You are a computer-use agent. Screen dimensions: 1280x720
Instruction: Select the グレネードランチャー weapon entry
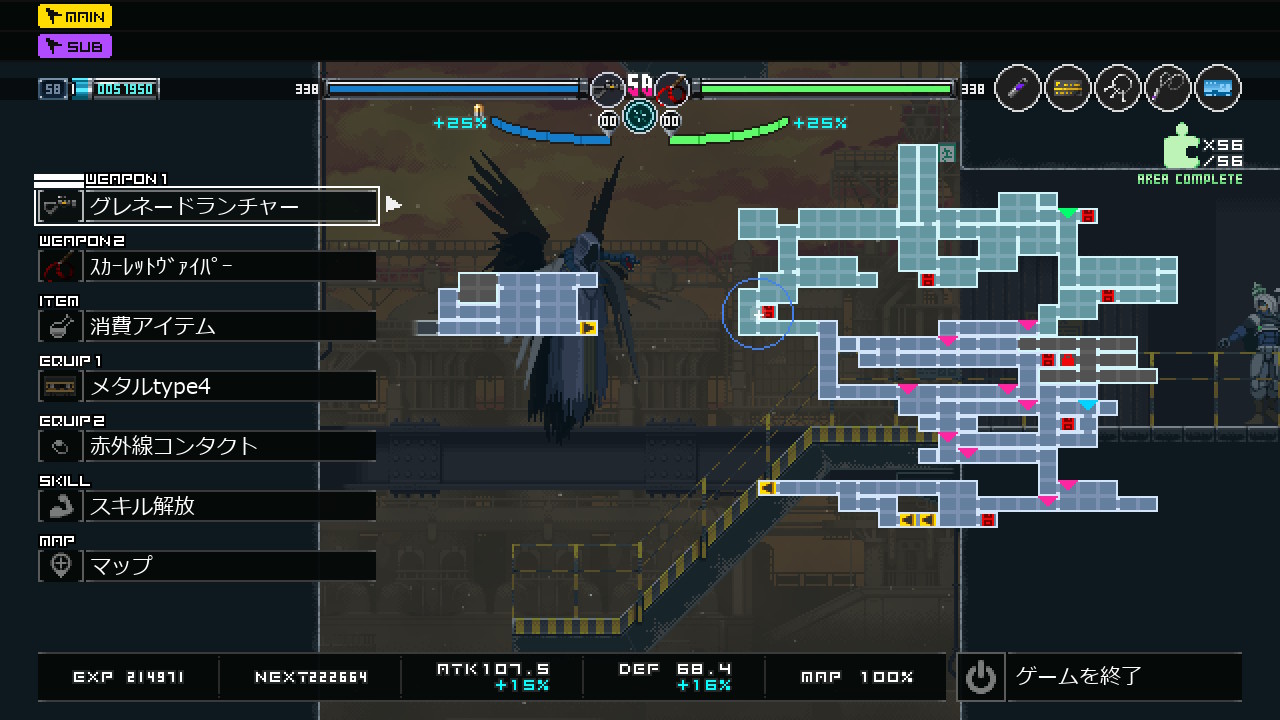click(207, 207)
